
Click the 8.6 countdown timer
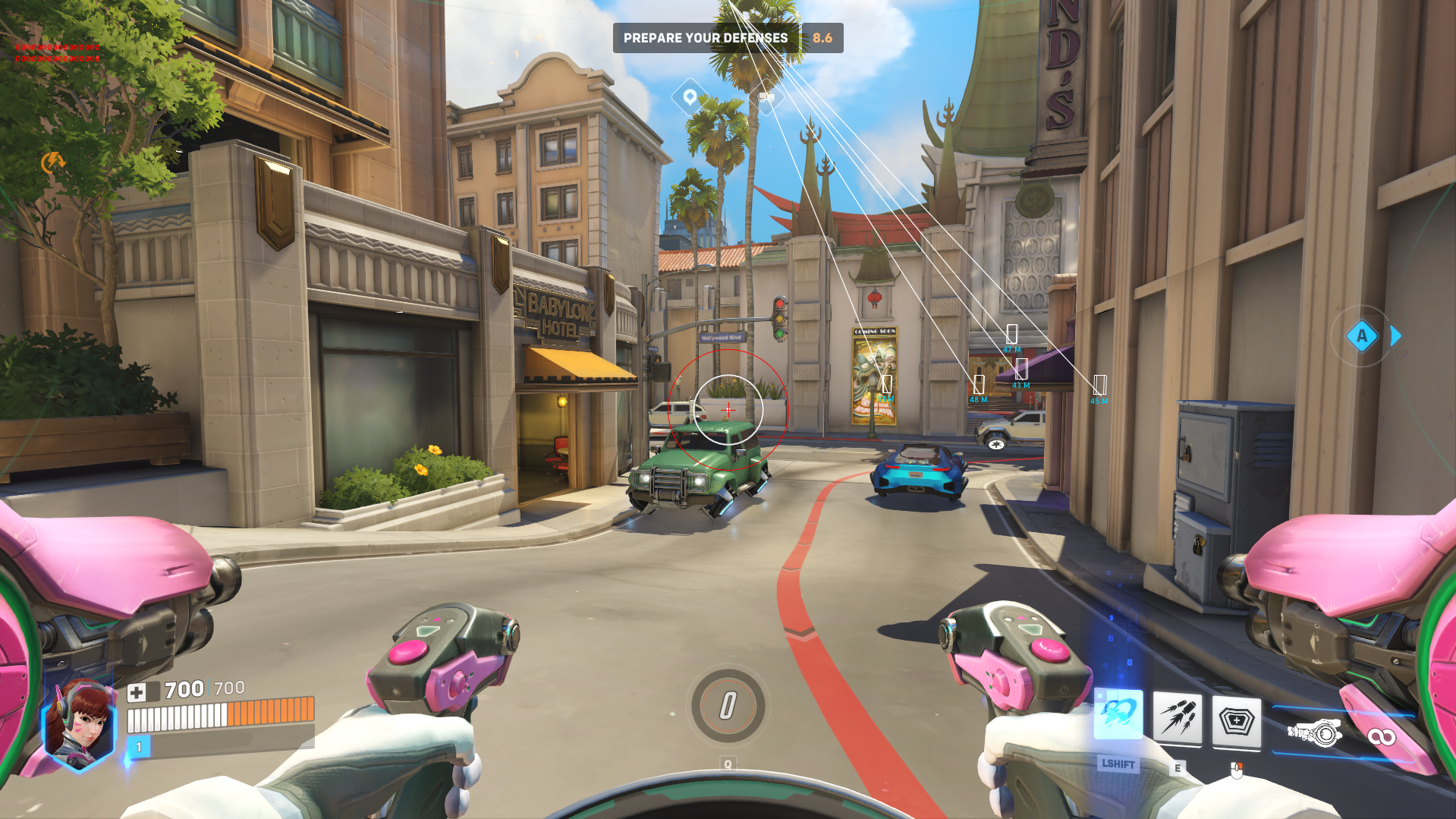pos(822,38)
